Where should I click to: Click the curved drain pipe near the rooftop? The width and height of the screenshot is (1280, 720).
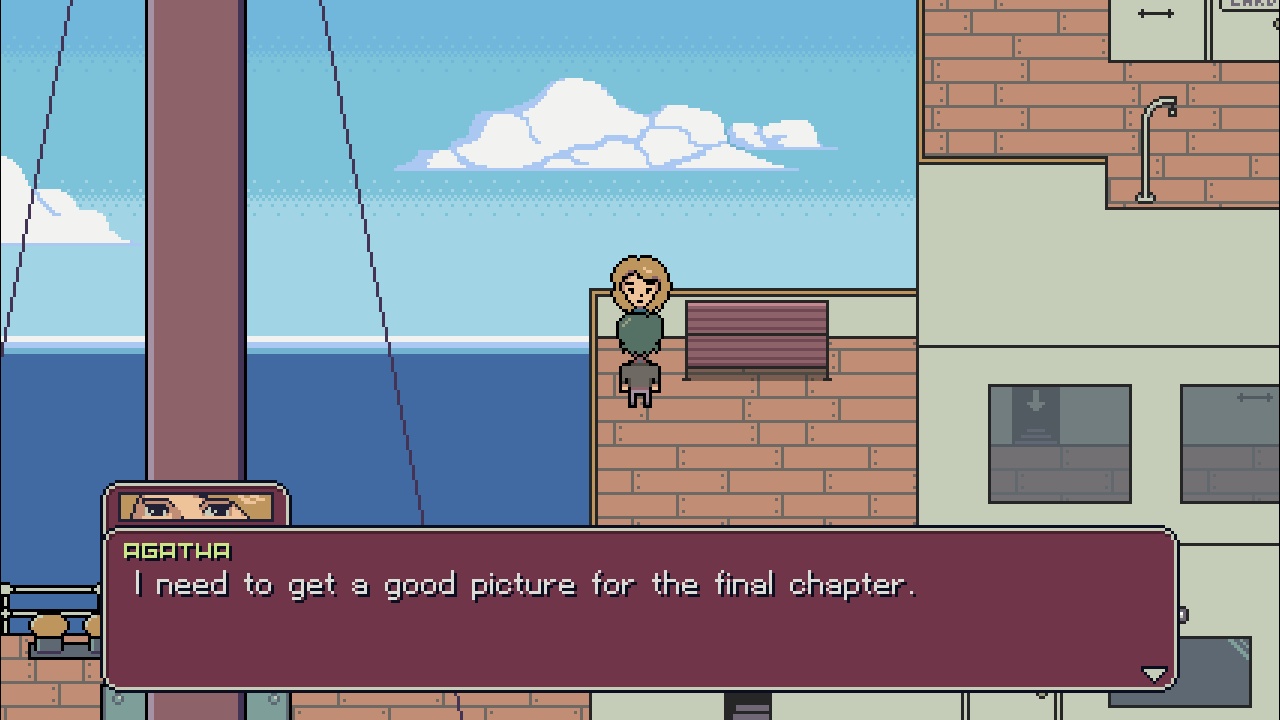click(x=1145, y=160)
